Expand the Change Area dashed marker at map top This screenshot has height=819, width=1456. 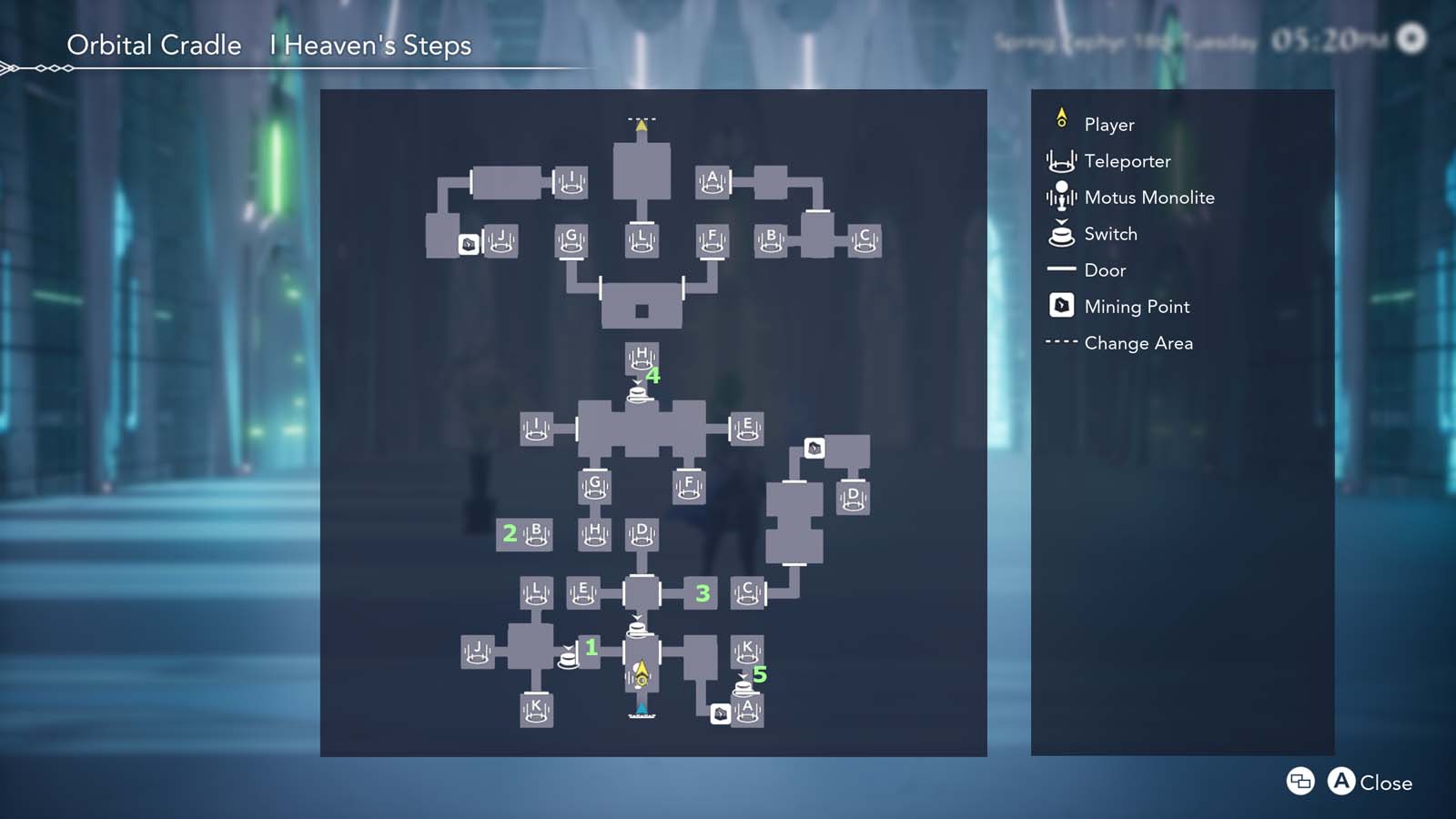coord(641,118)
